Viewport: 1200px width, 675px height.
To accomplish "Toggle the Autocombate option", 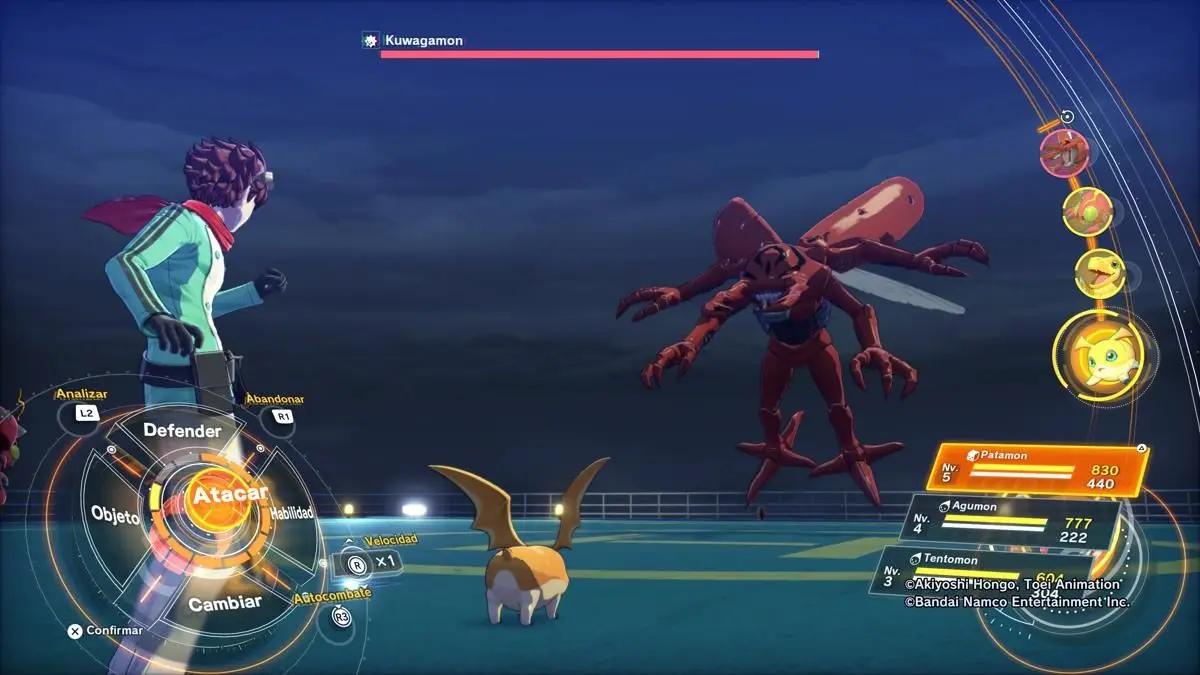I will [342, 617].
